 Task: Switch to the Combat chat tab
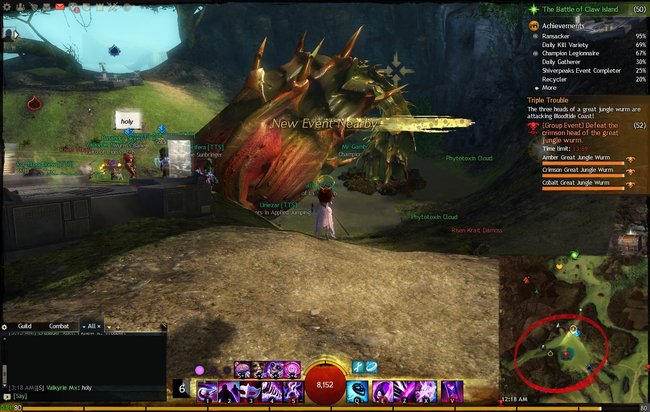click(x=59, y=326)
